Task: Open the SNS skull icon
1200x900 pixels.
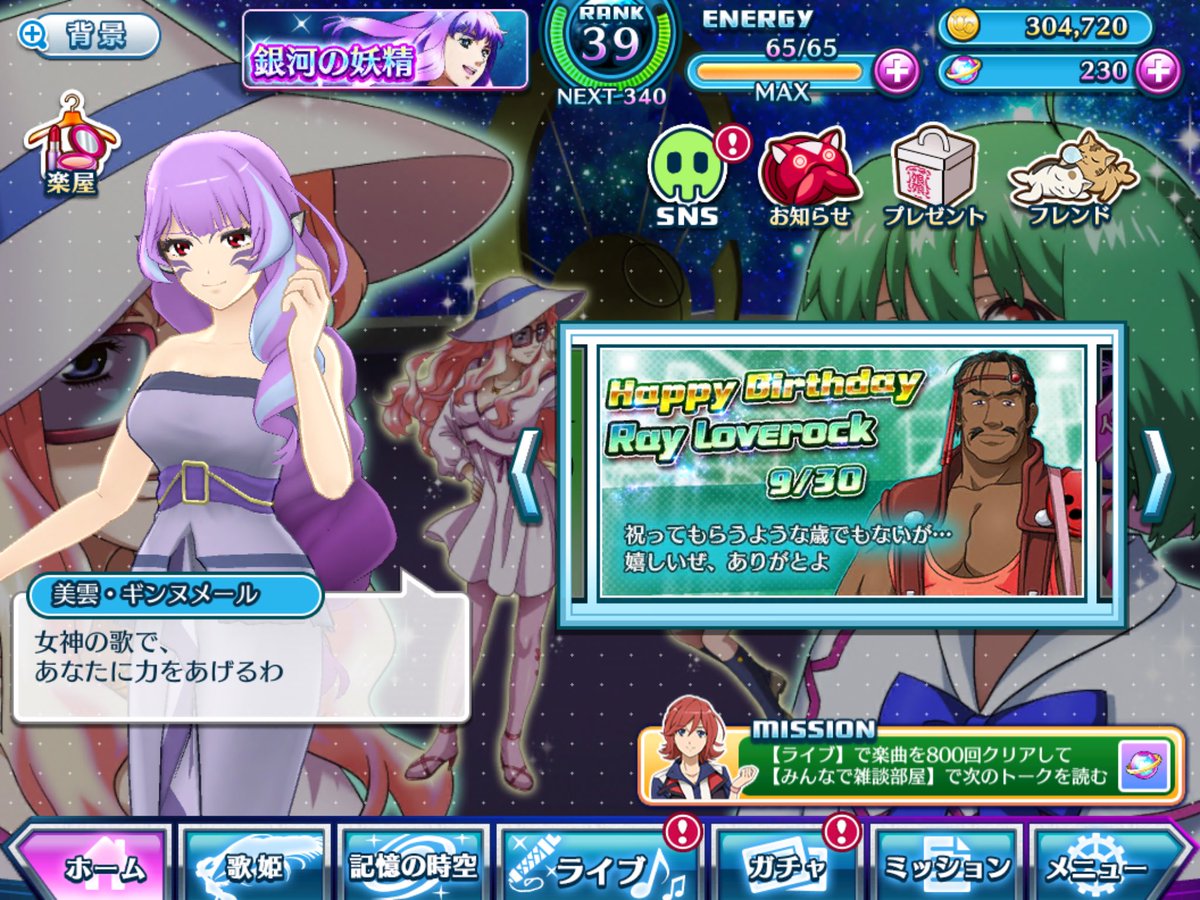Action: click(x=690, y=176)
